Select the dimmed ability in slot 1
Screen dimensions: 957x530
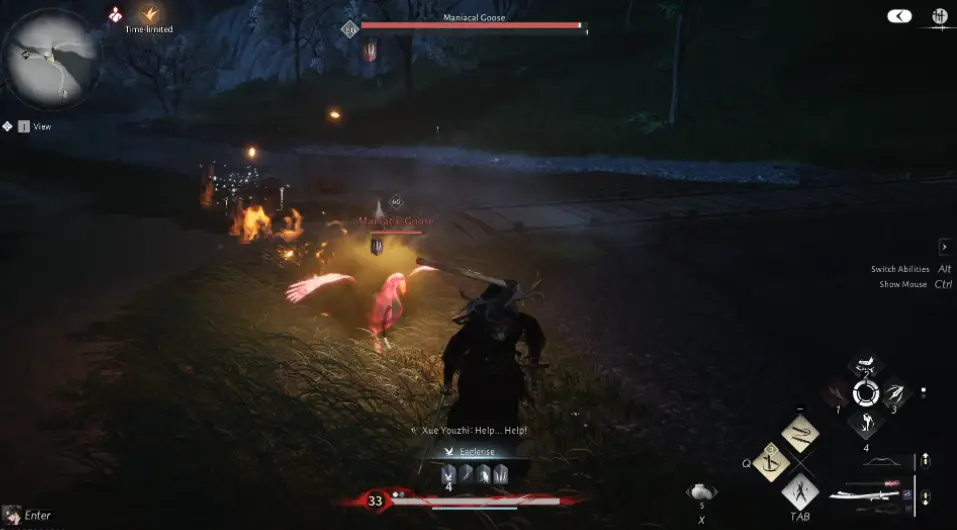838,395
